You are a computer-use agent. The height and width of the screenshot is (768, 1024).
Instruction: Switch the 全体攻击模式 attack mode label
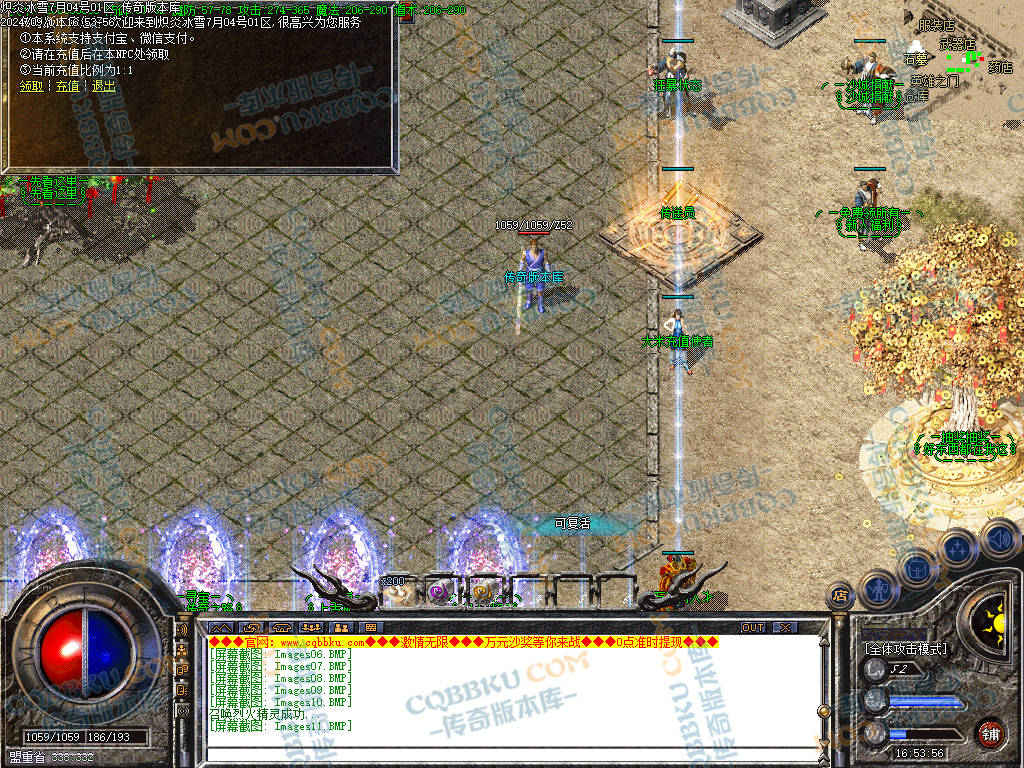[906, 649]
